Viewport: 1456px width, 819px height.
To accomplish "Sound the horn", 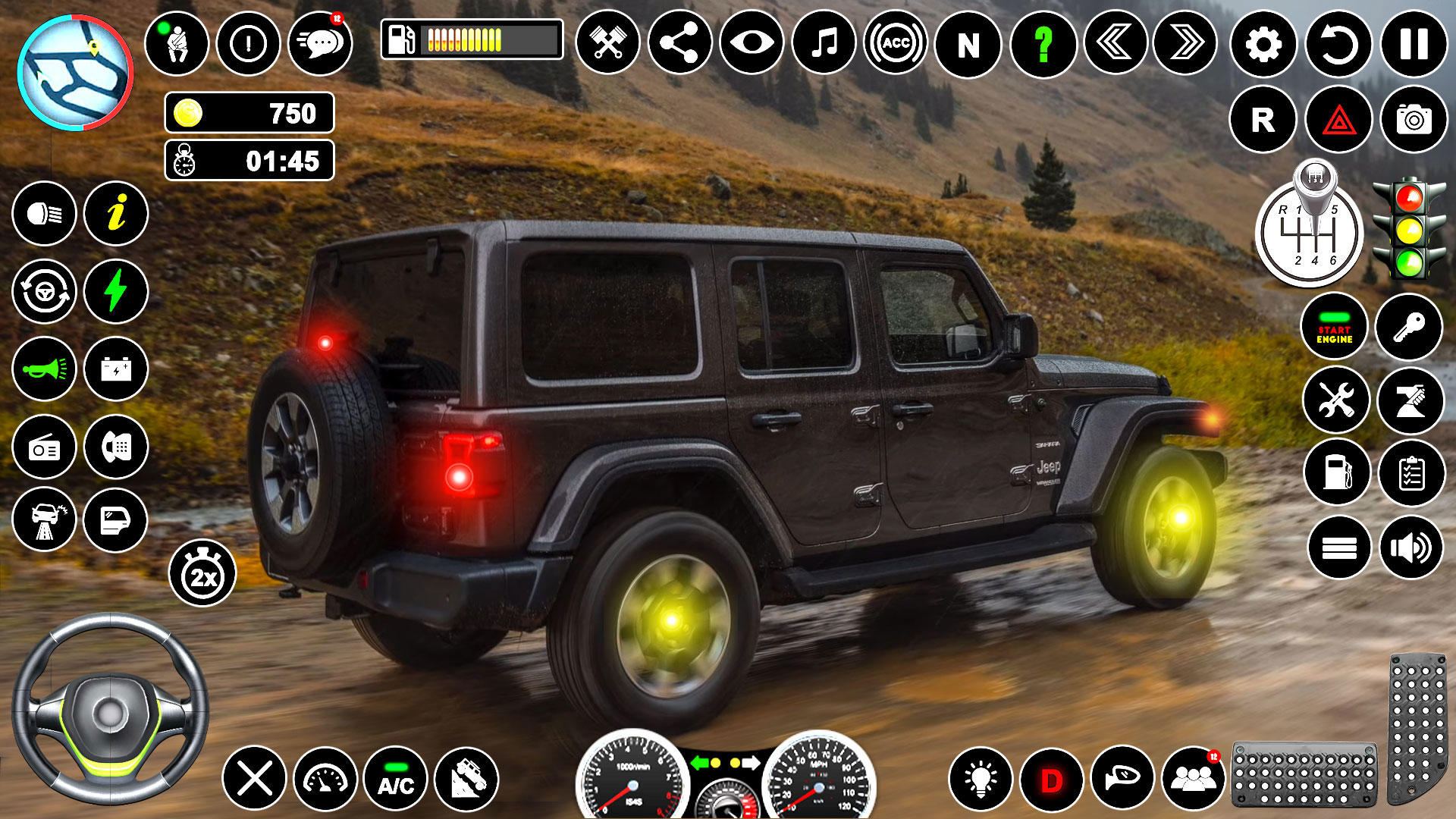I will coord(43,369).
